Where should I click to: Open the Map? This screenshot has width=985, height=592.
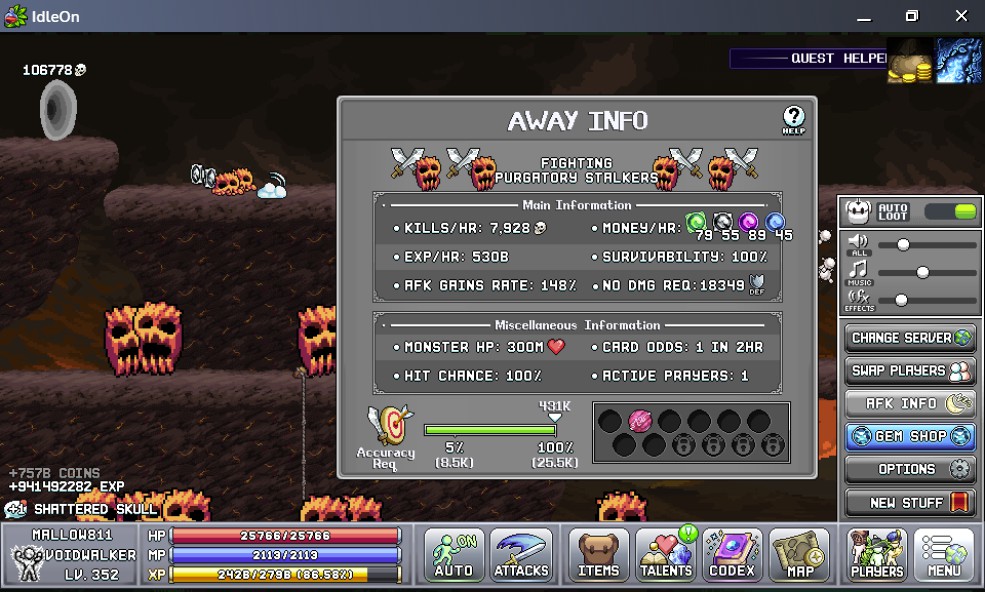(x=799, y=555)
